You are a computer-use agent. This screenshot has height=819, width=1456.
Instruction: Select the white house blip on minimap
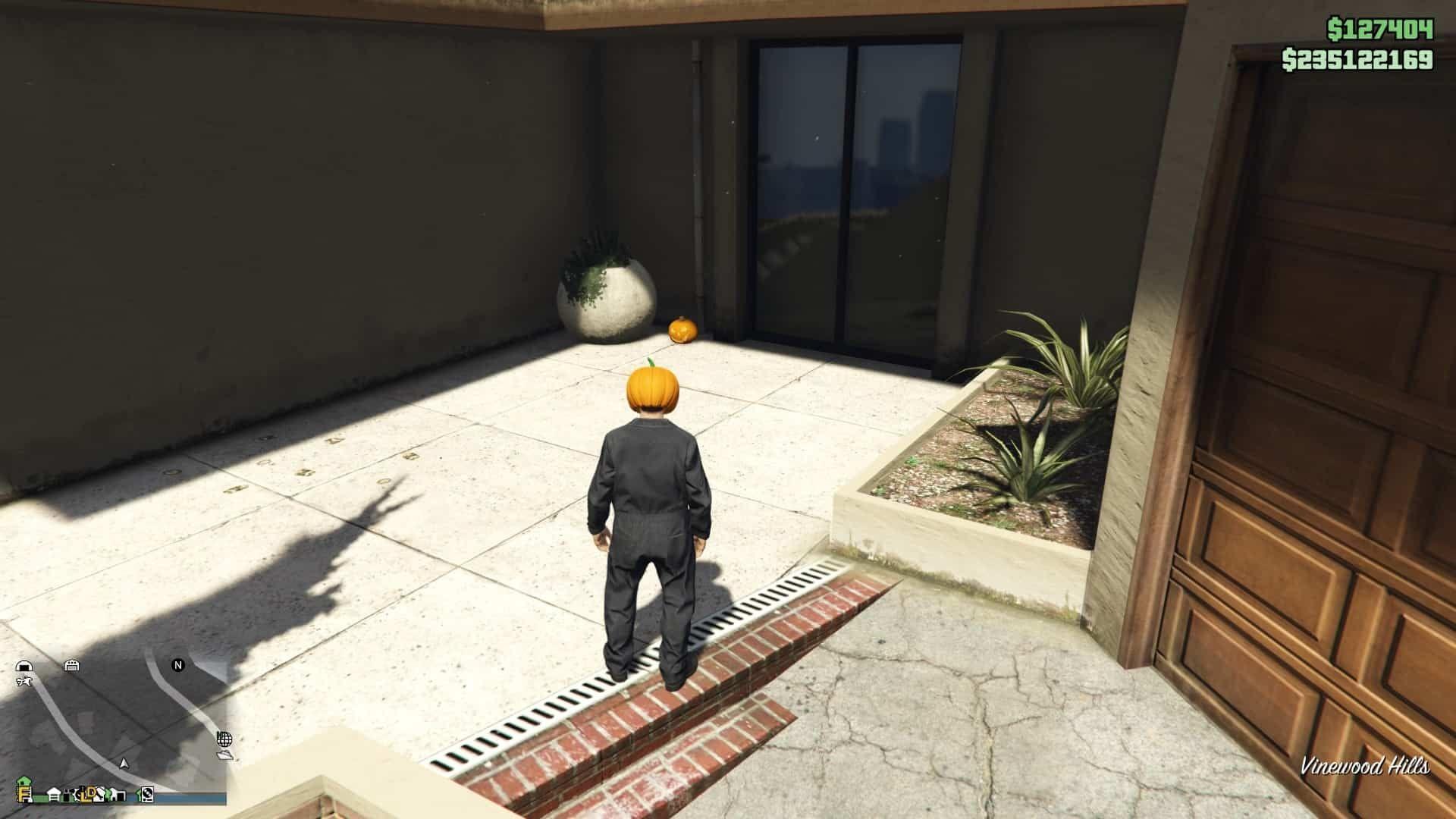click(x=54, y=794)
